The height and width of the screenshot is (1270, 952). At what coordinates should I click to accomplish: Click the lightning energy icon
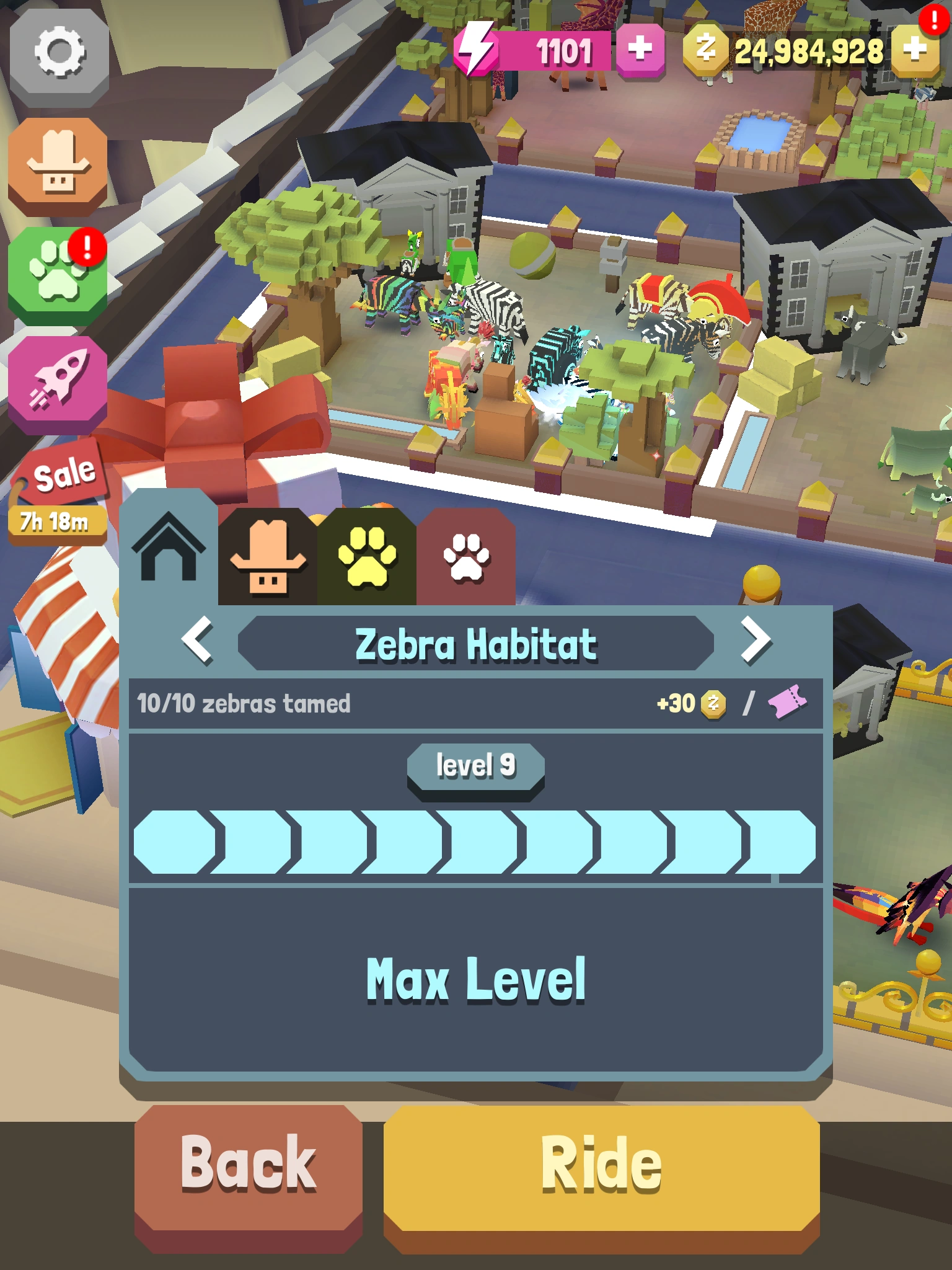pos(476,48)
